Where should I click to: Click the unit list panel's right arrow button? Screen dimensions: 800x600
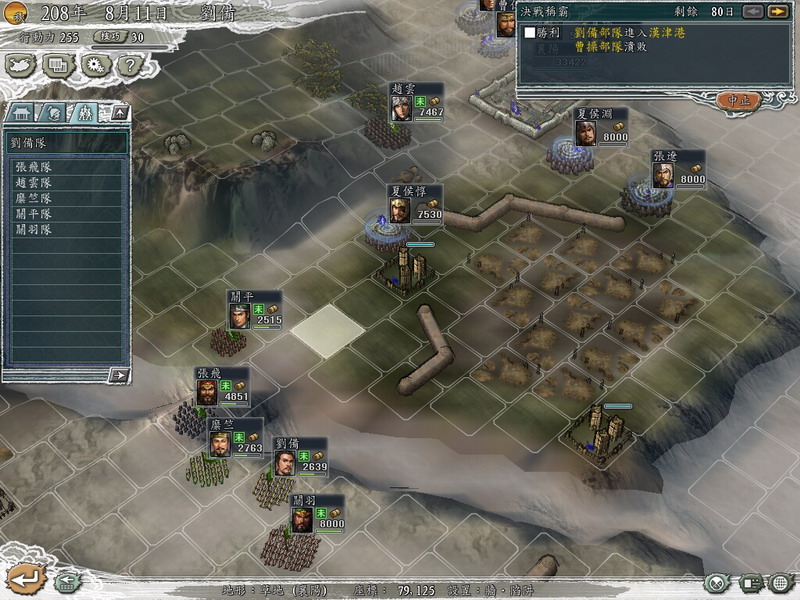tap(119, 375)
